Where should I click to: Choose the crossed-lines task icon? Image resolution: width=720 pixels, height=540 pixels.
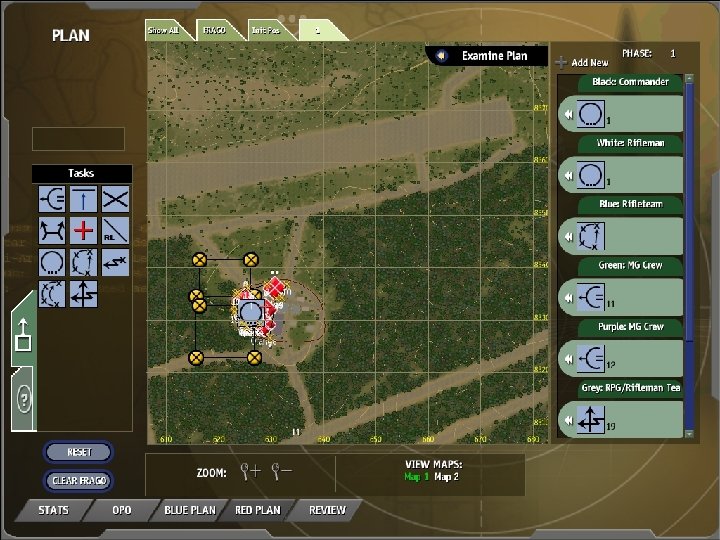click(116, 198)
